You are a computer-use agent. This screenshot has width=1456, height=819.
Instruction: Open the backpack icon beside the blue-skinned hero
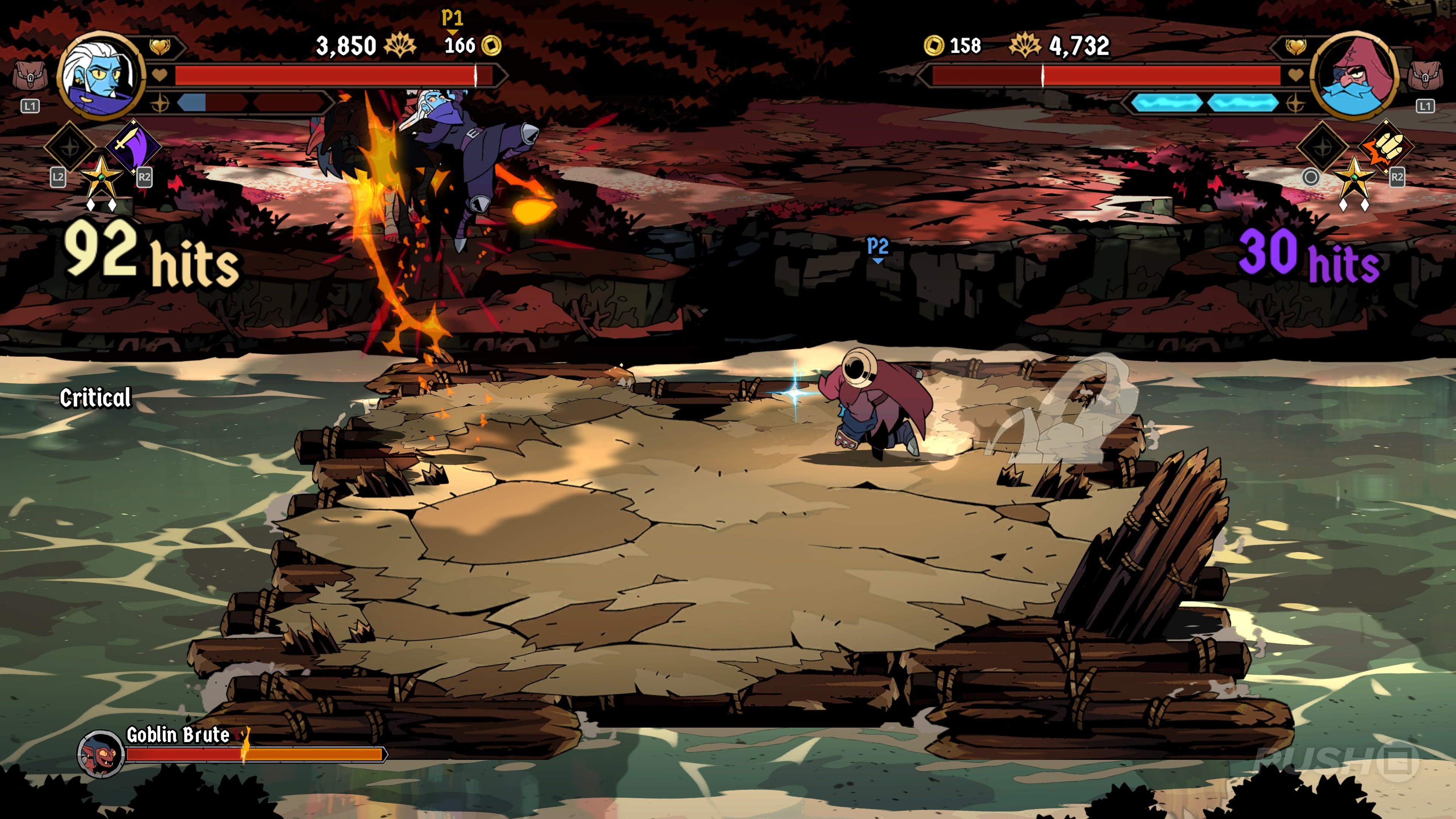(x=30, y=76)
